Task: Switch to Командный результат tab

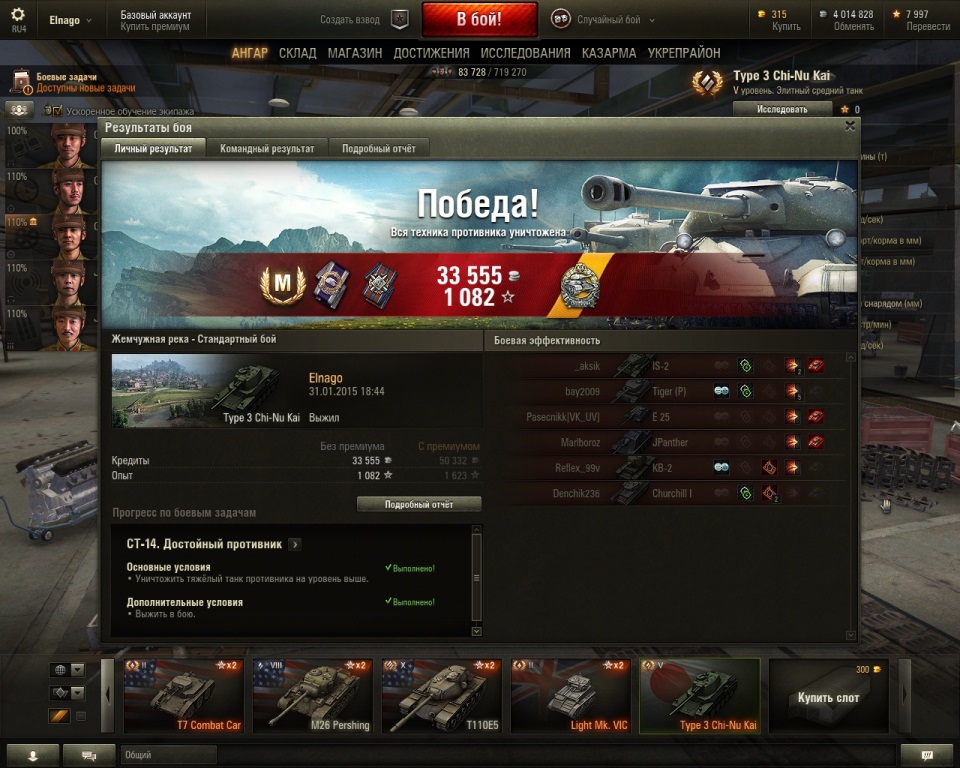Action: coord(267,149)
